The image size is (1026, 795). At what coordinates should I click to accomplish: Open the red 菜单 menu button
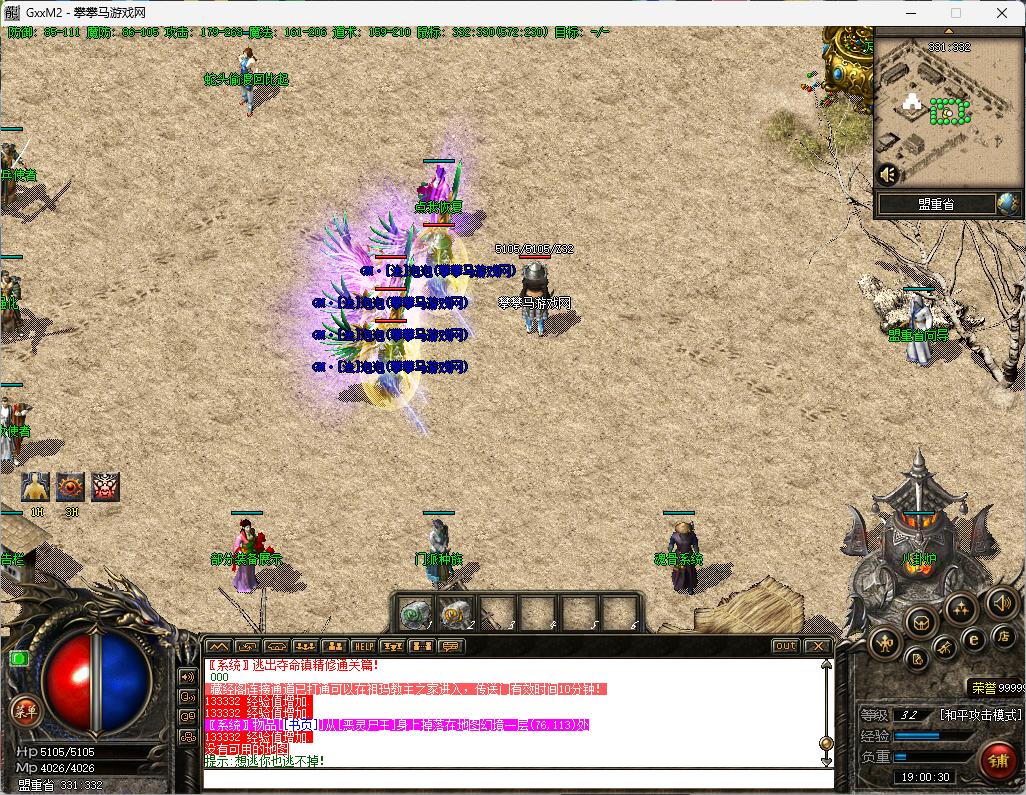[x=23, y=711]
